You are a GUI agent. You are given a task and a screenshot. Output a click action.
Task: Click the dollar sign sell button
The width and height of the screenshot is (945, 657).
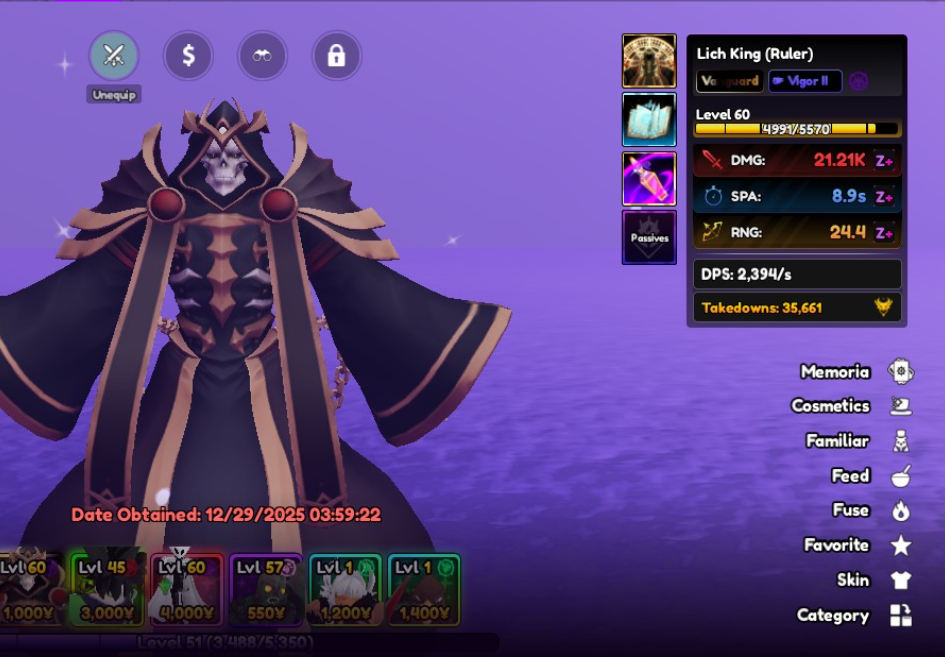(188, 56)
